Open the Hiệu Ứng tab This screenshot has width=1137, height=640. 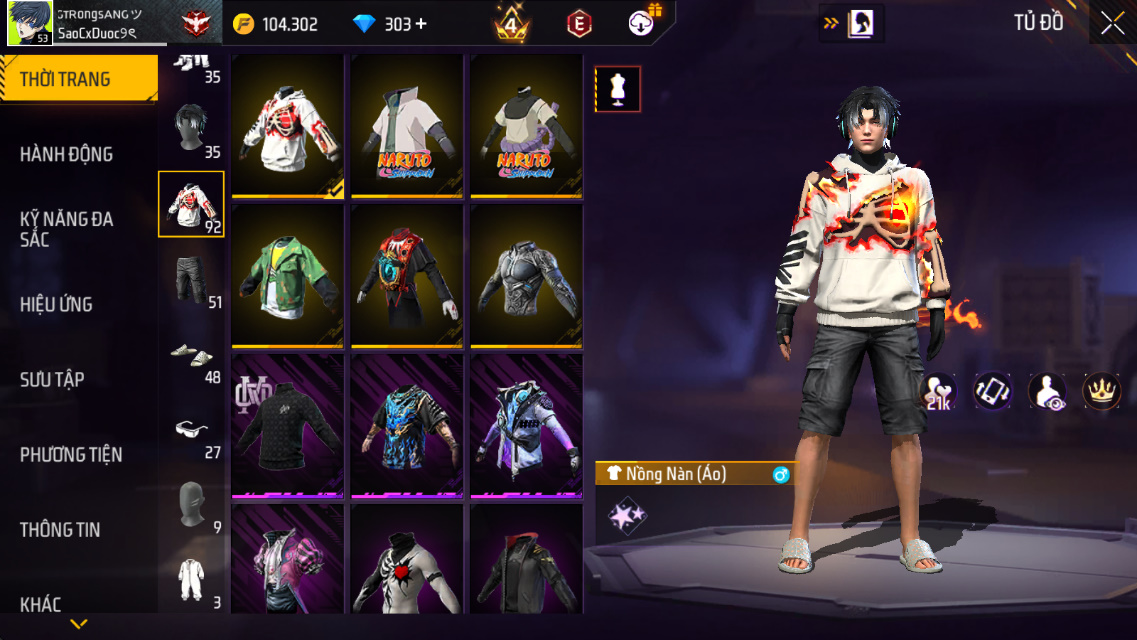57,304
